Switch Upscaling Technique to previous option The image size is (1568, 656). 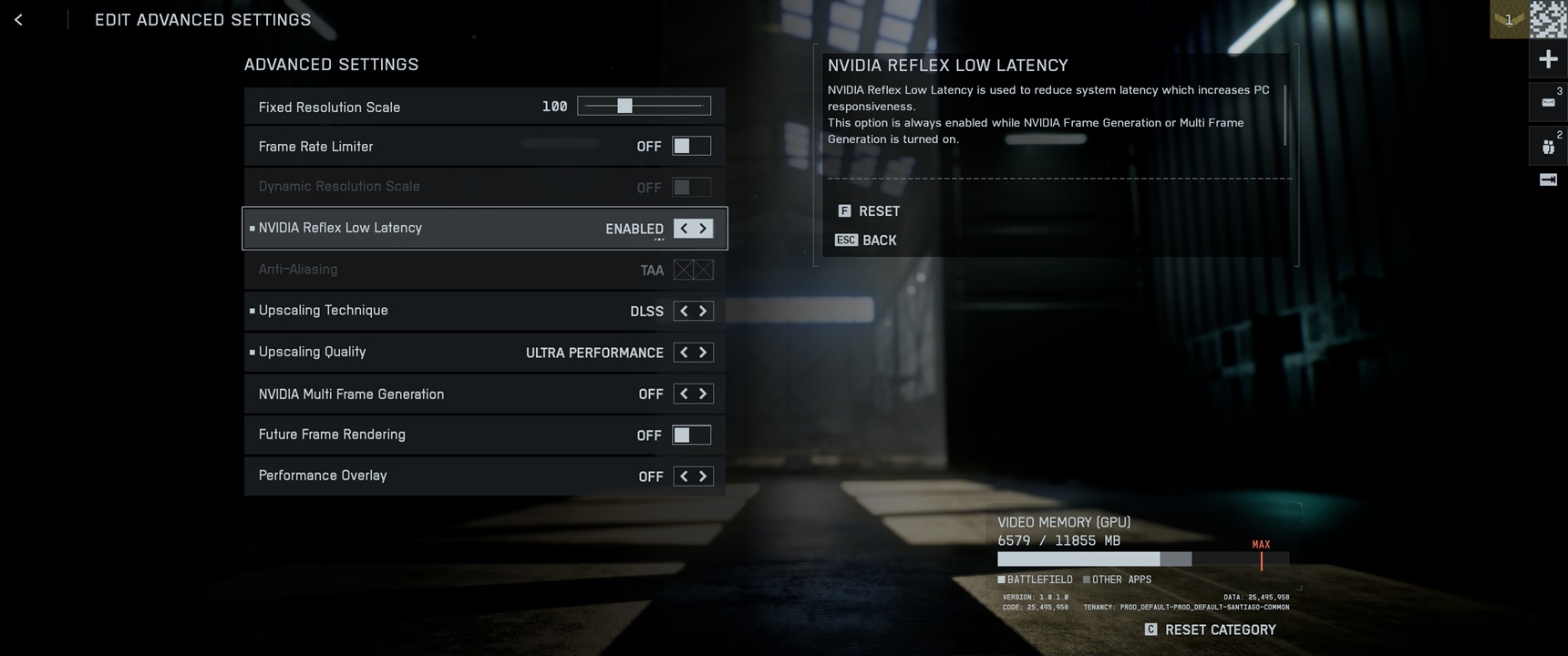click(684, 311)
